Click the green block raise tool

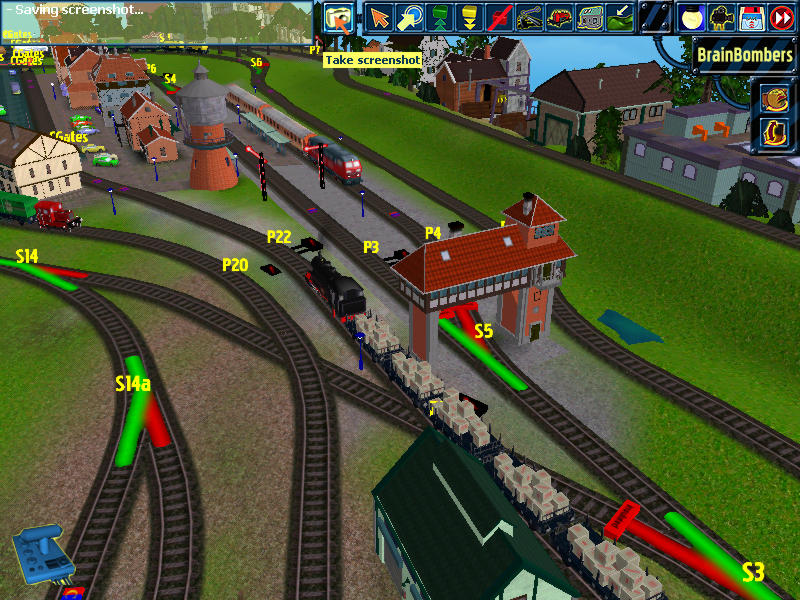point(439,18)
